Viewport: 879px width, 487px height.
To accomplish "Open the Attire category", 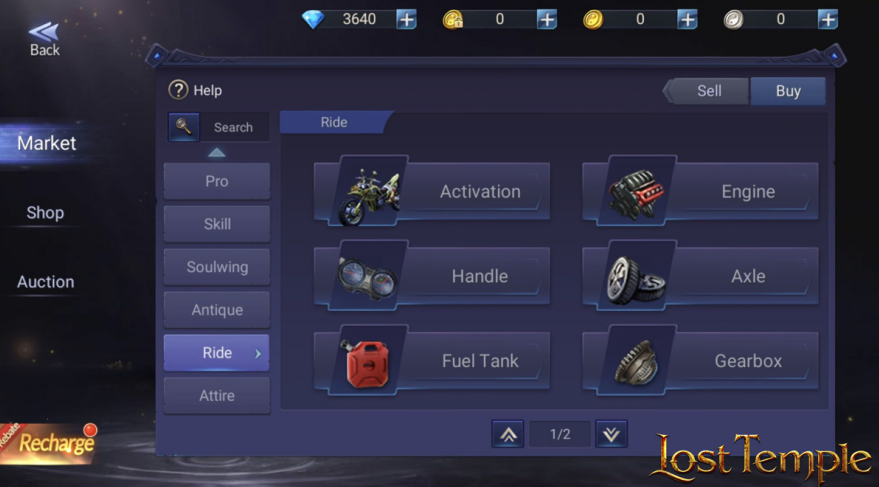I will [x=217, y=396].
